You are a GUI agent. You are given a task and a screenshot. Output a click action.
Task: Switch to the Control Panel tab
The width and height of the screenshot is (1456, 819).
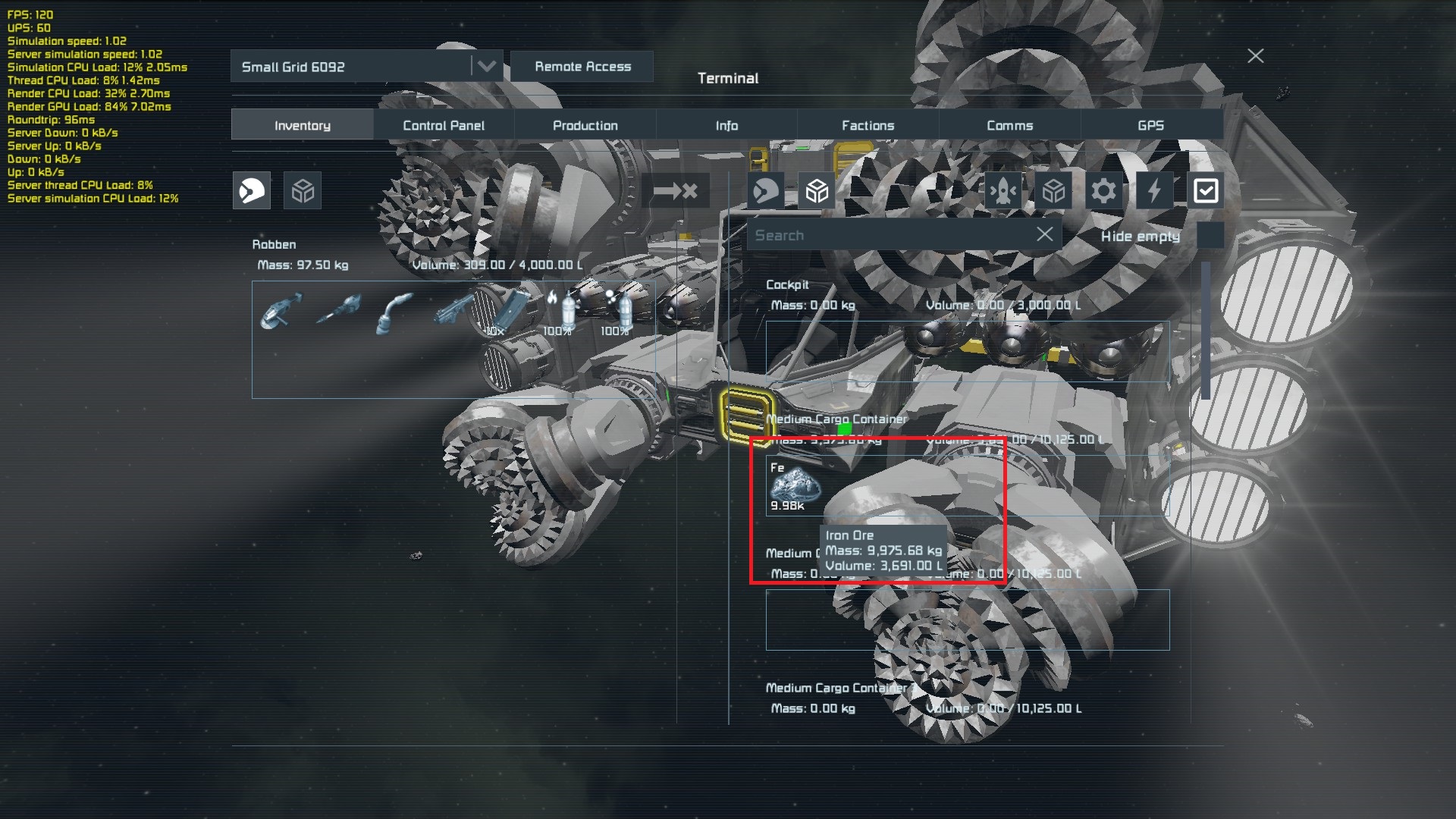(x=444, y=125)
